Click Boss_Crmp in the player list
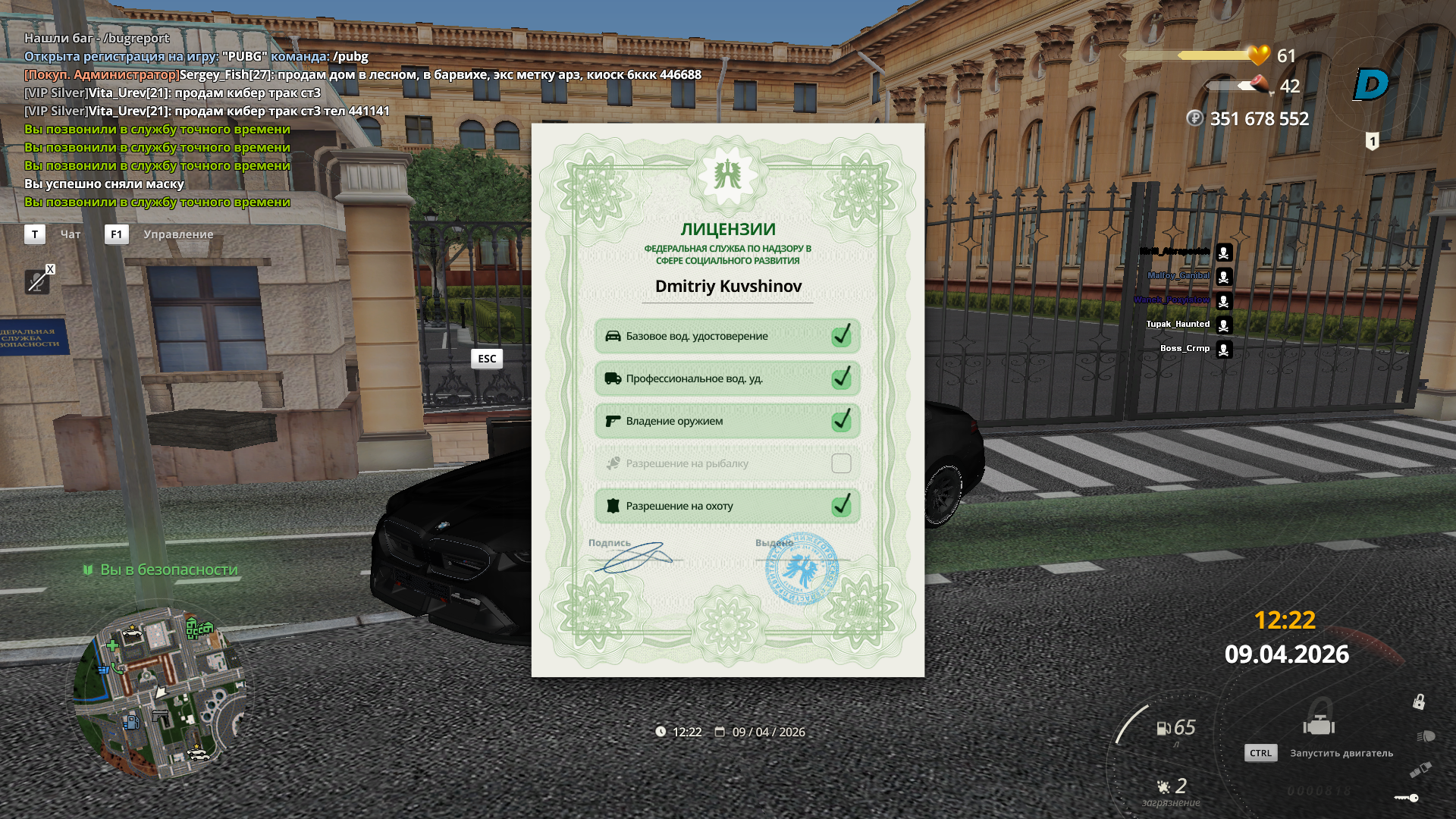 click(x=1185, y=349)
